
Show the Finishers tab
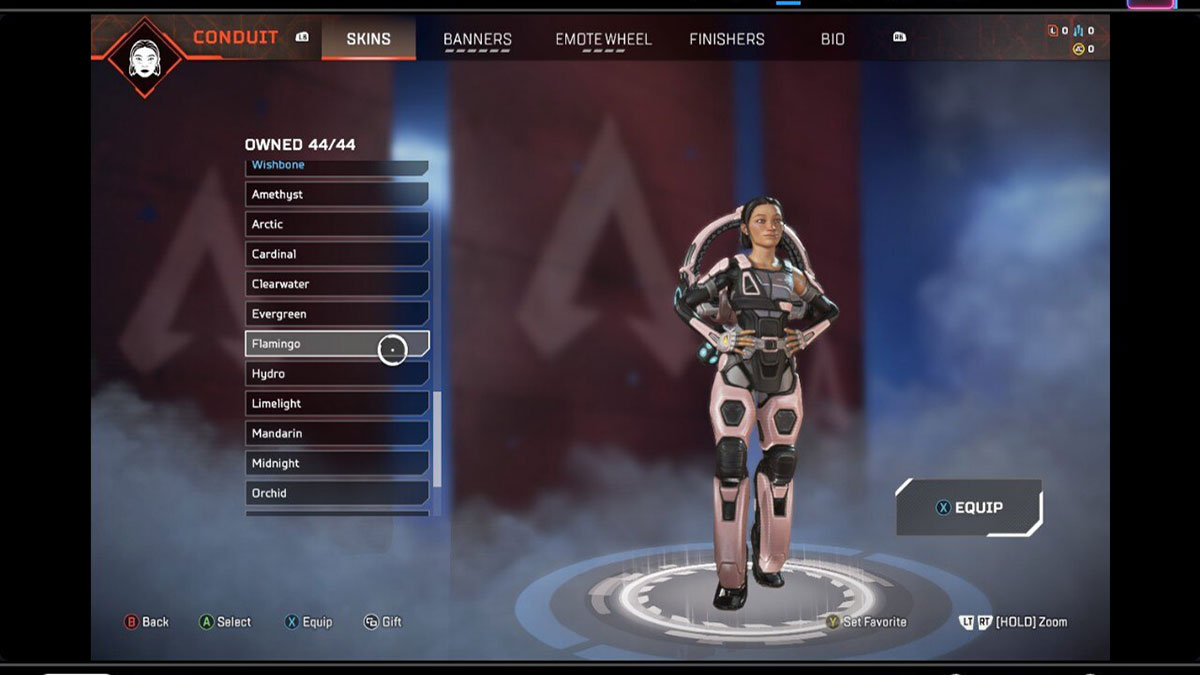tap(727, 39)
